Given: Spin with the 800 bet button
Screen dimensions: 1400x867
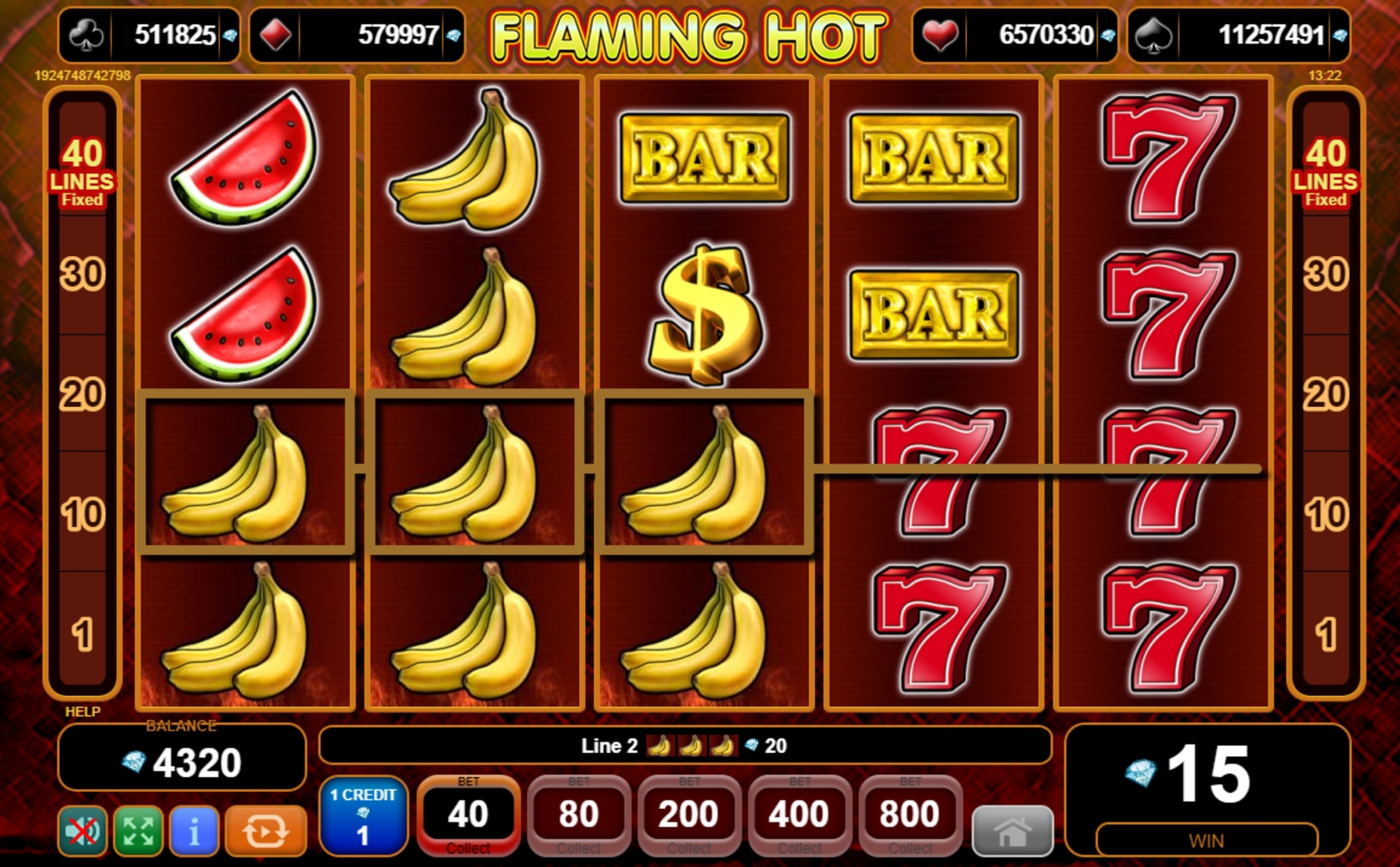Looking at the screenshot, I should 910,815.
